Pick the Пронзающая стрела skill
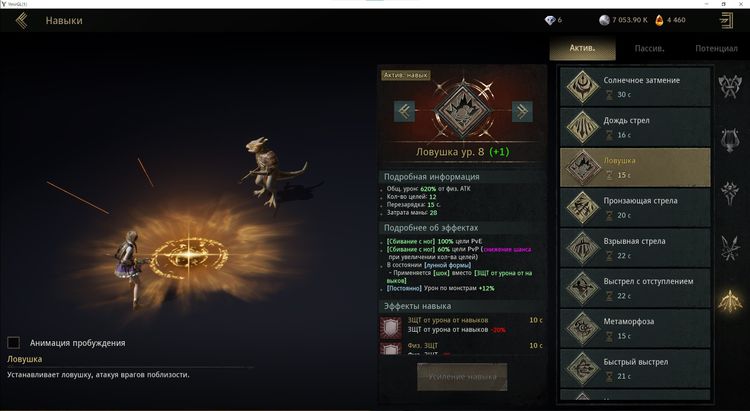The image size is (750, 411). pos(635,207)
